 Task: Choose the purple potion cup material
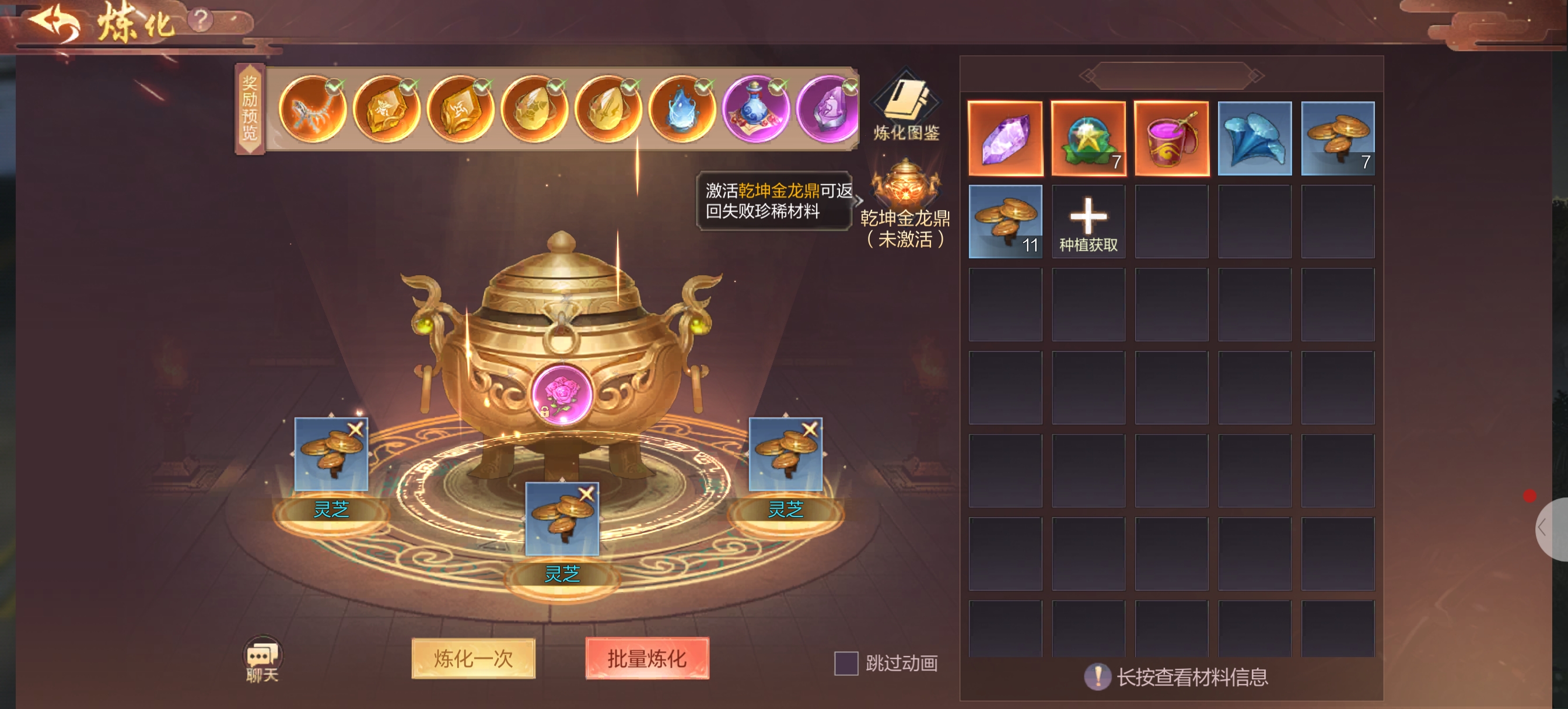tap(1171, 139)
